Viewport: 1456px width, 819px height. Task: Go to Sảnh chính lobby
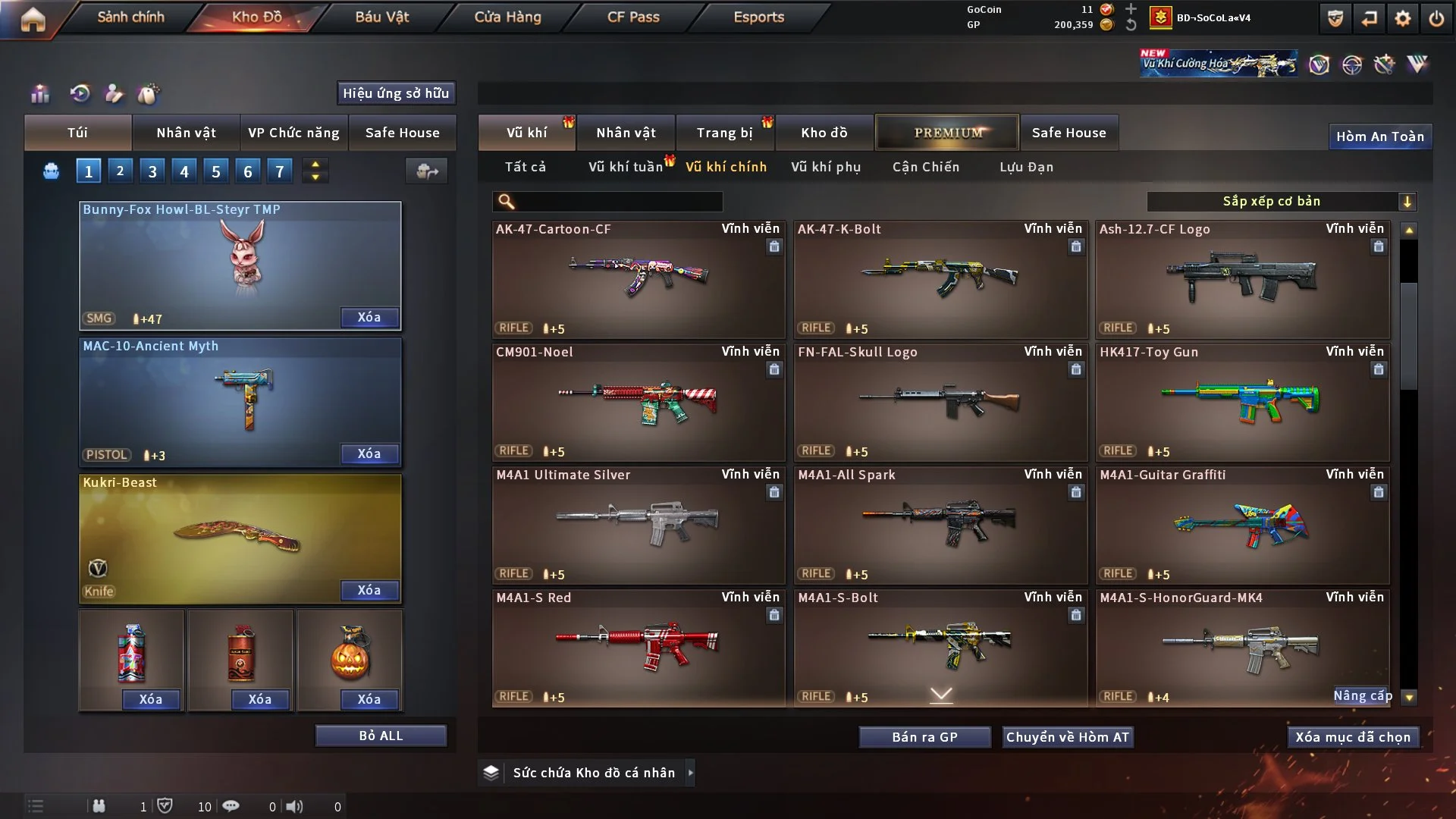(x=130, y=17)
